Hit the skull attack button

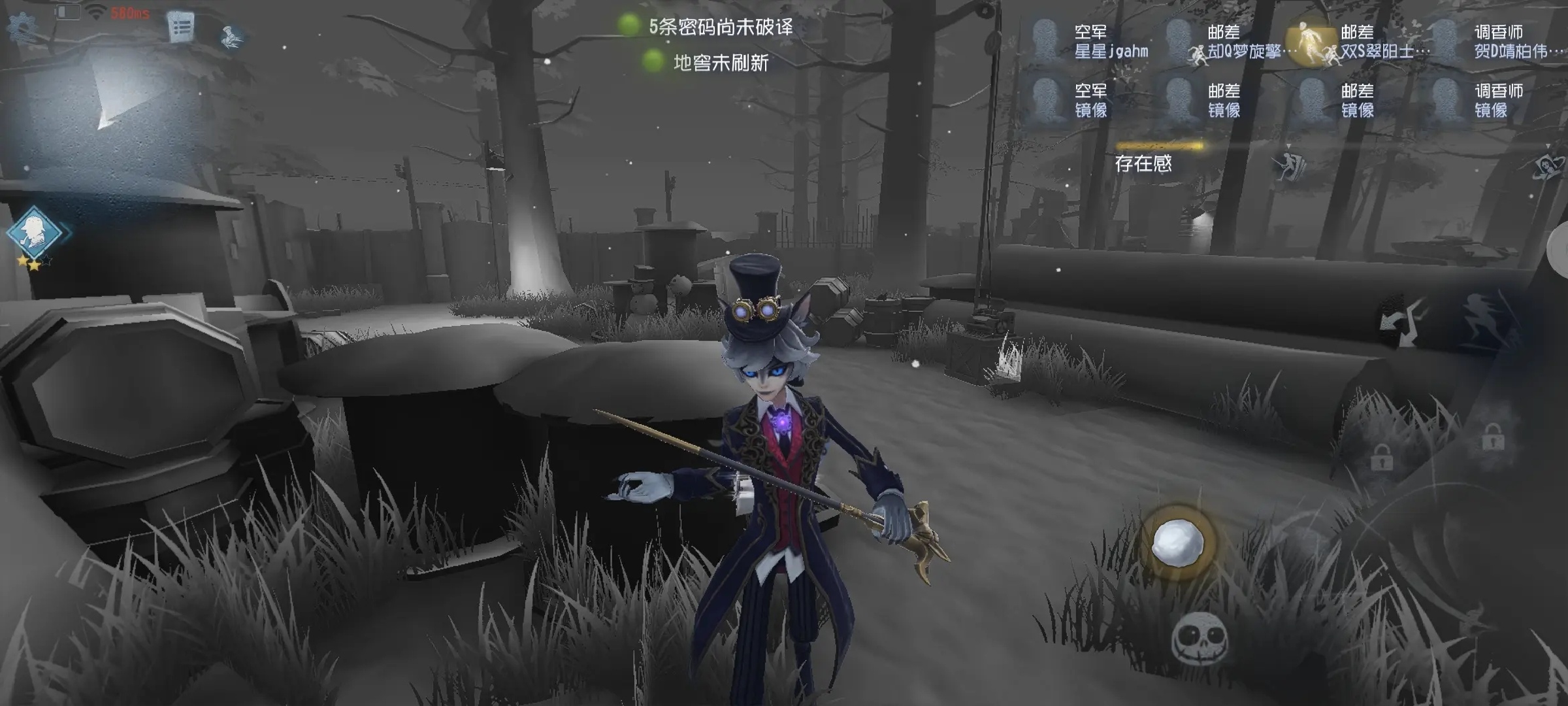[1199, 639]
